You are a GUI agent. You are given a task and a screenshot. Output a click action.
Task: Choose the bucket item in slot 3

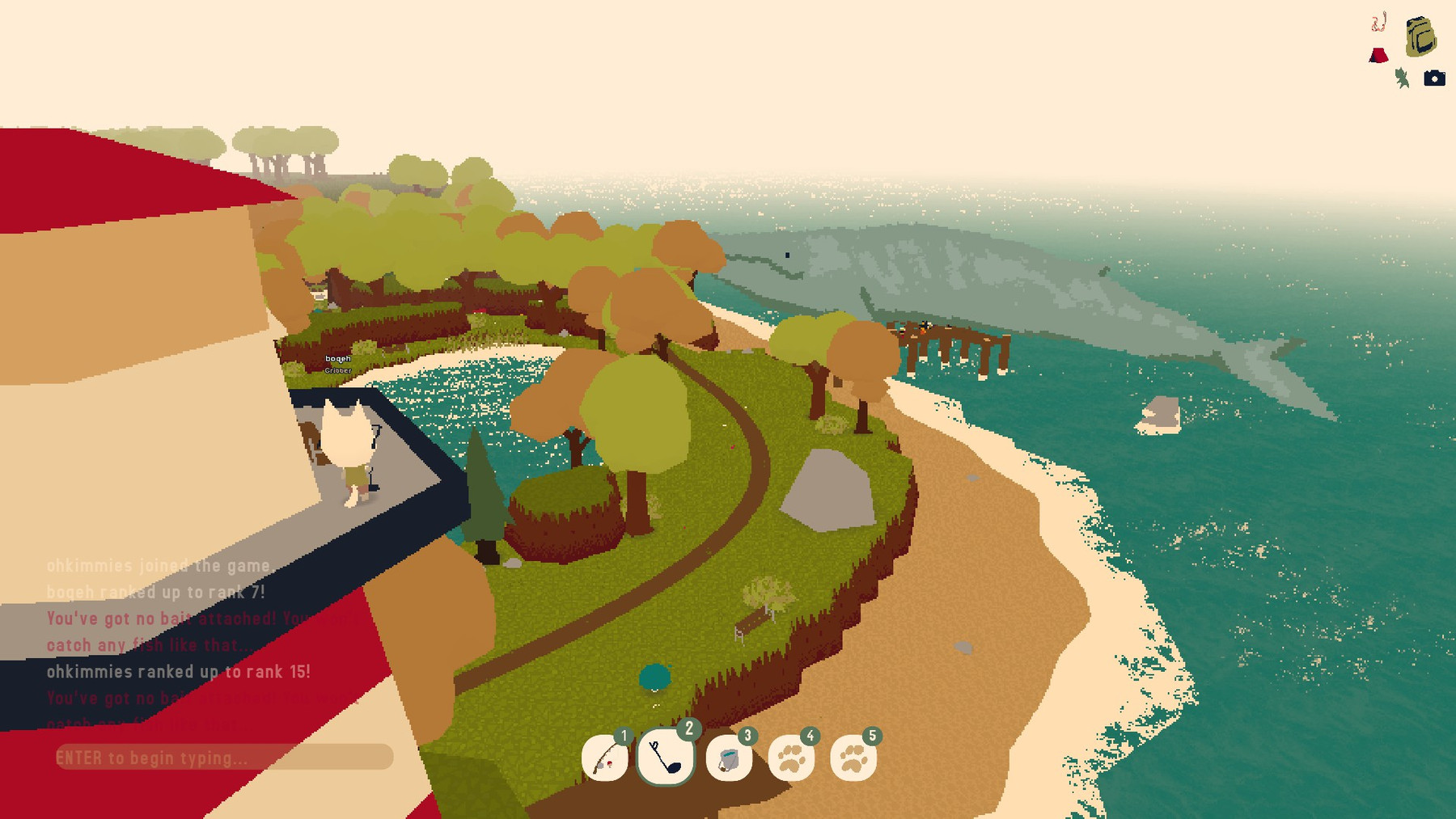pos(729,758)
